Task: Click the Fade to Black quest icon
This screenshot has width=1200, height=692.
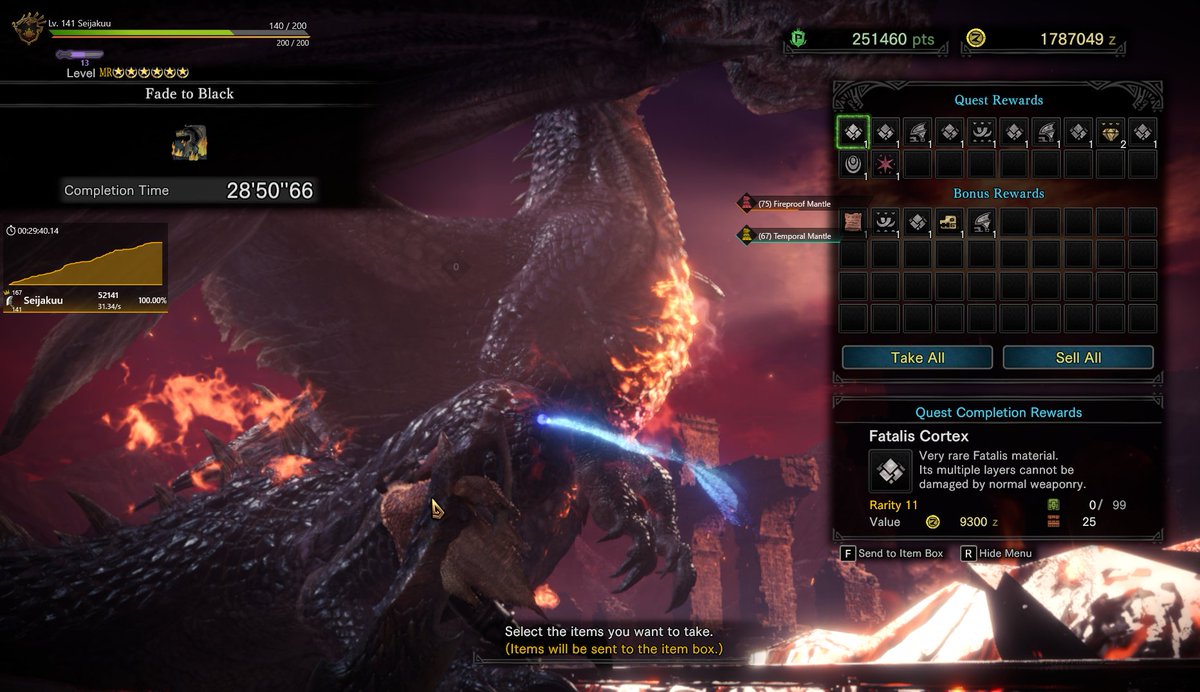Action: (x=188, y=142)
